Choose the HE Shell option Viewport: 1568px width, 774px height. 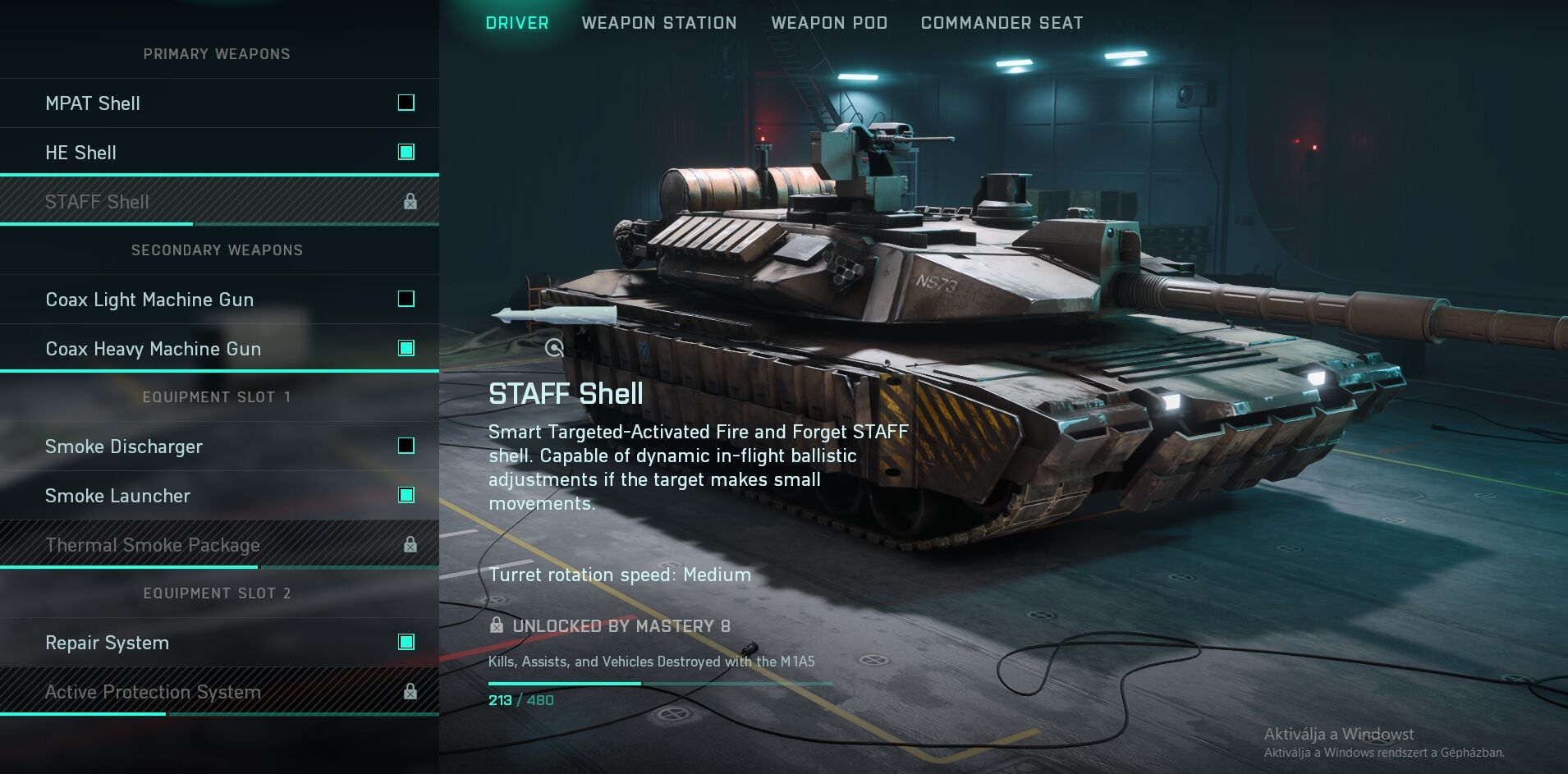(219, 153)
